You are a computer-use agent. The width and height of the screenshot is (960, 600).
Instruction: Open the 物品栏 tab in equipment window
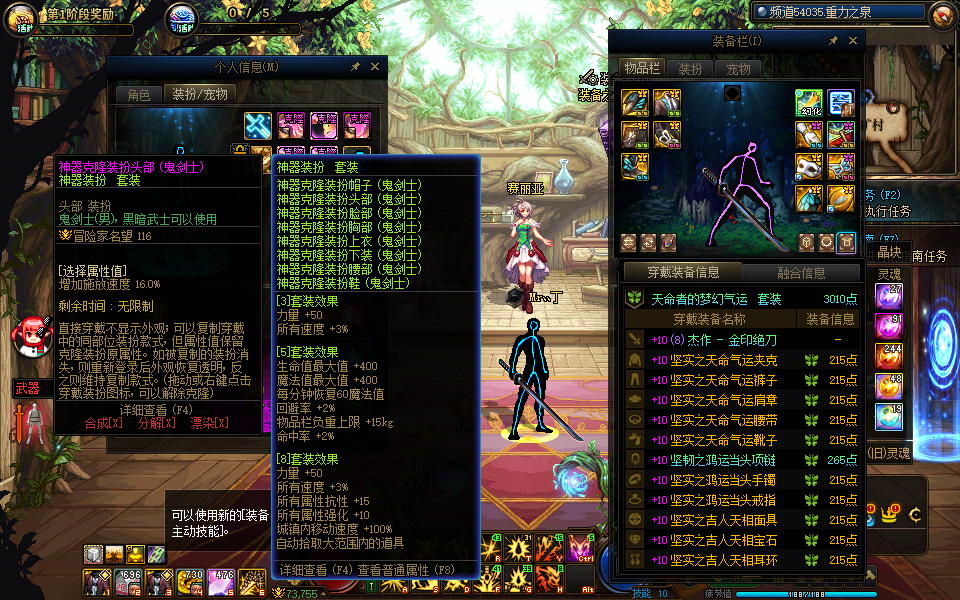coord(641,68)
